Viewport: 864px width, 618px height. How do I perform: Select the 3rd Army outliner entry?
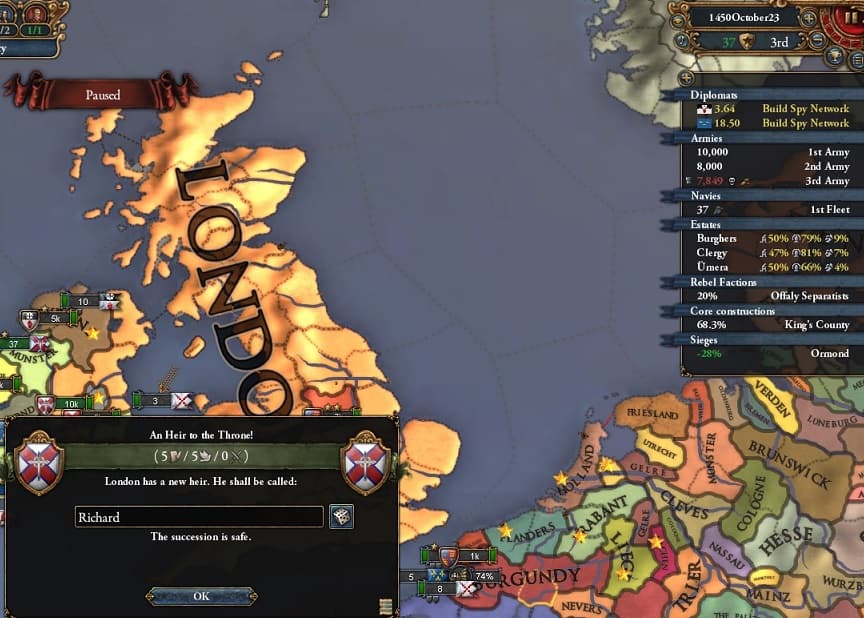click(x=770, y=181)
